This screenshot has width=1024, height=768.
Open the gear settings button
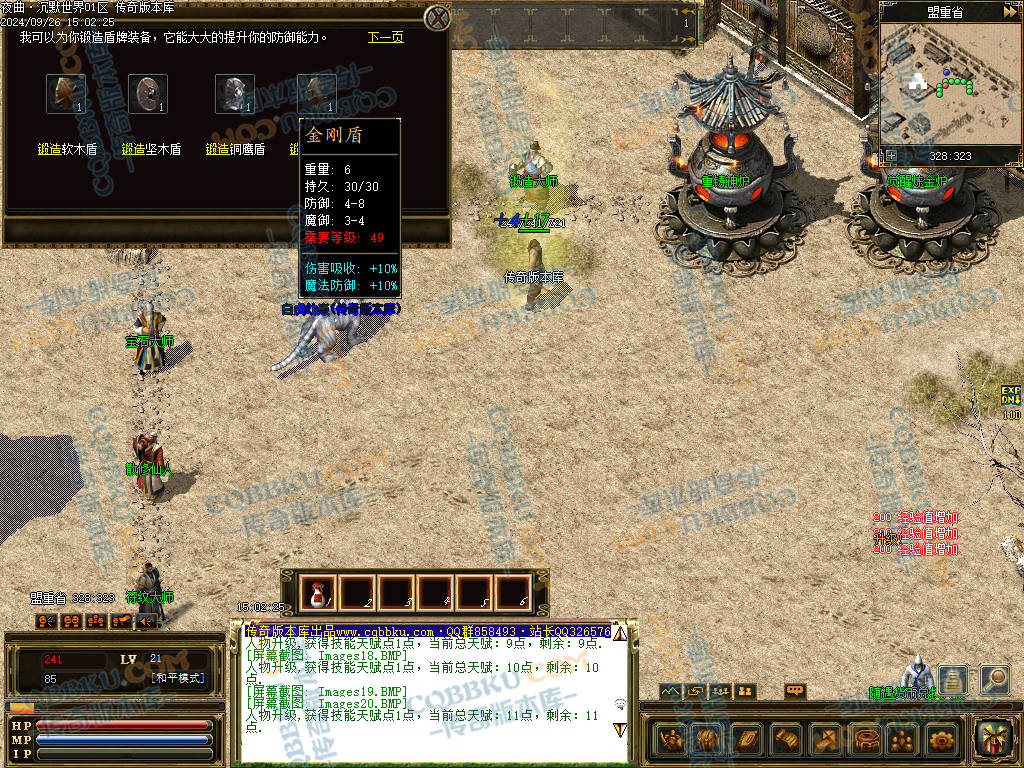[941, 740]
